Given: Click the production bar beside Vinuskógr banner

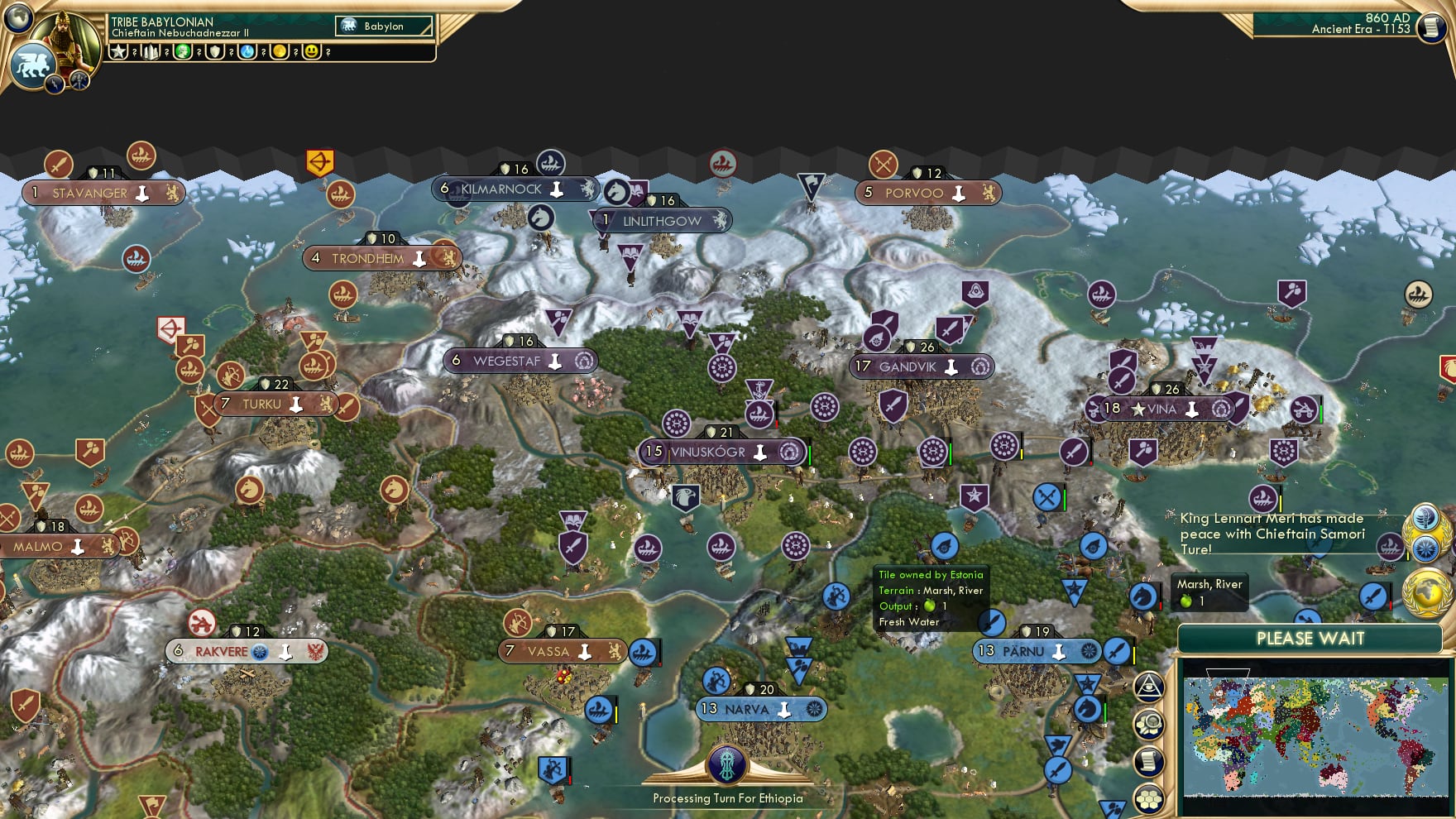Looking at the screenshot, I should (811, 453).
